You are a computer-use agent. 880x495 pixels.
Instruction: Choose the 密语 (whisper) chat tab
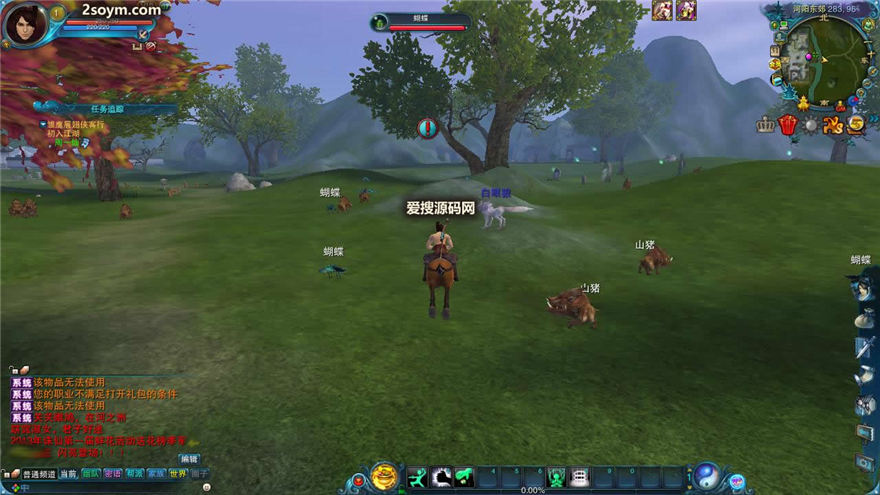pos(113,473)
